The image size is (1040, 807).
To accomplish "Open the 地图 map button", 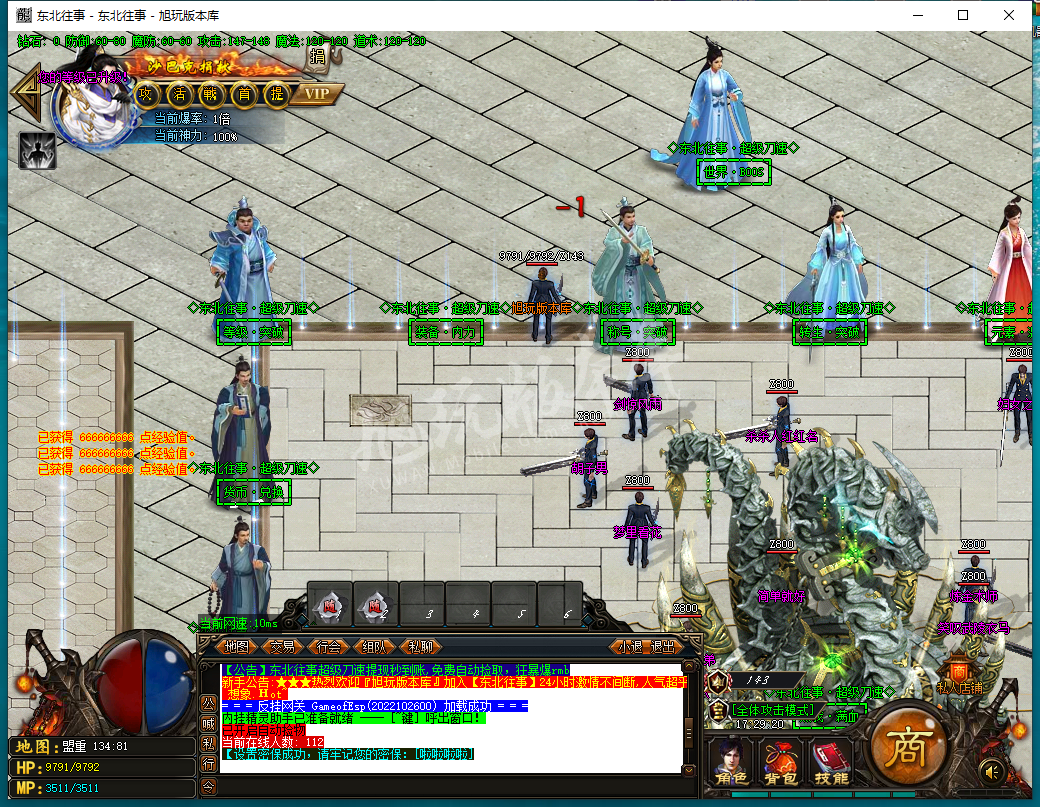I will tap(236, 647).
